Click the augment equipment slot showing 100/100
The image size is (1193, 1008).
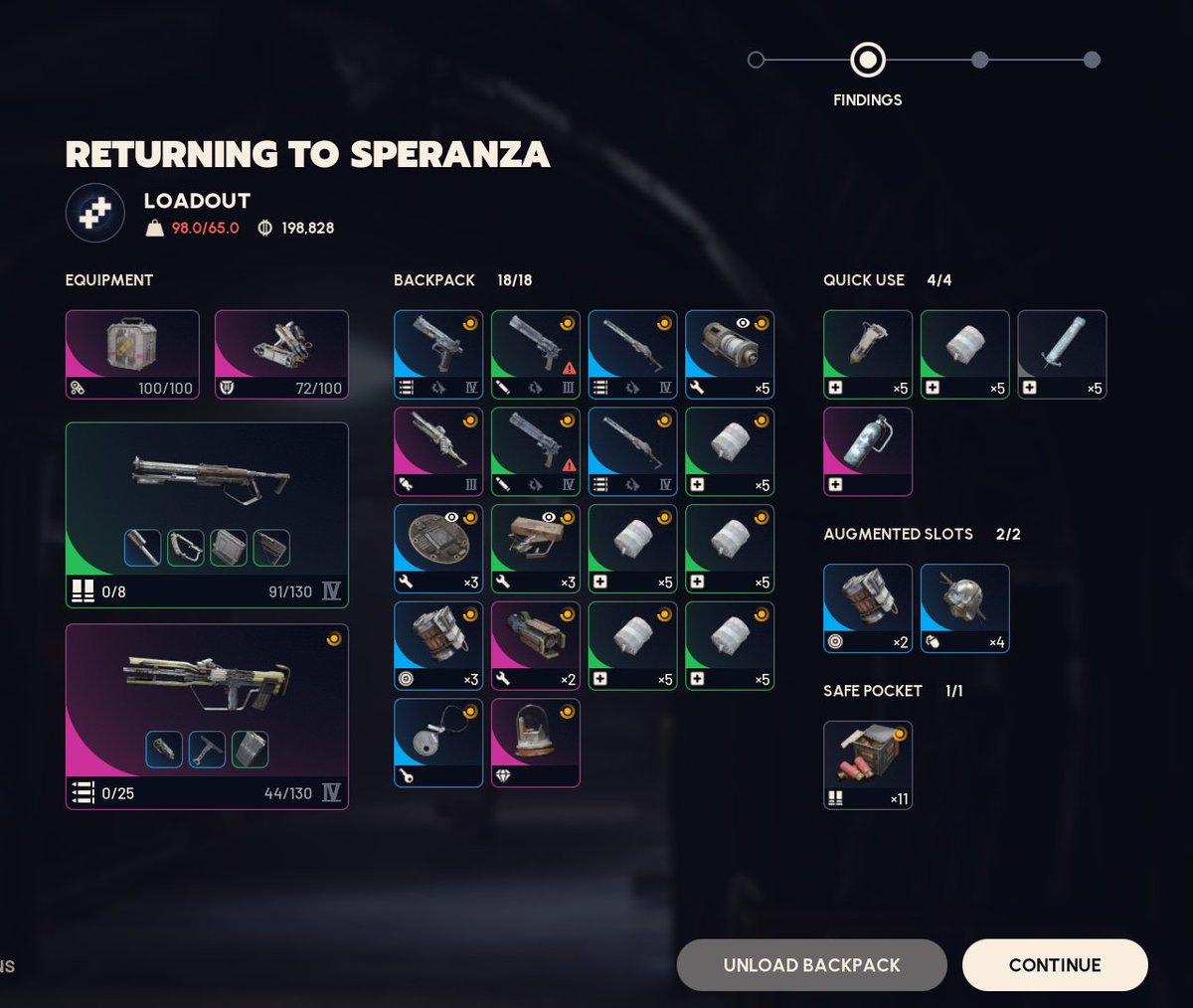(x=132, y=354)
